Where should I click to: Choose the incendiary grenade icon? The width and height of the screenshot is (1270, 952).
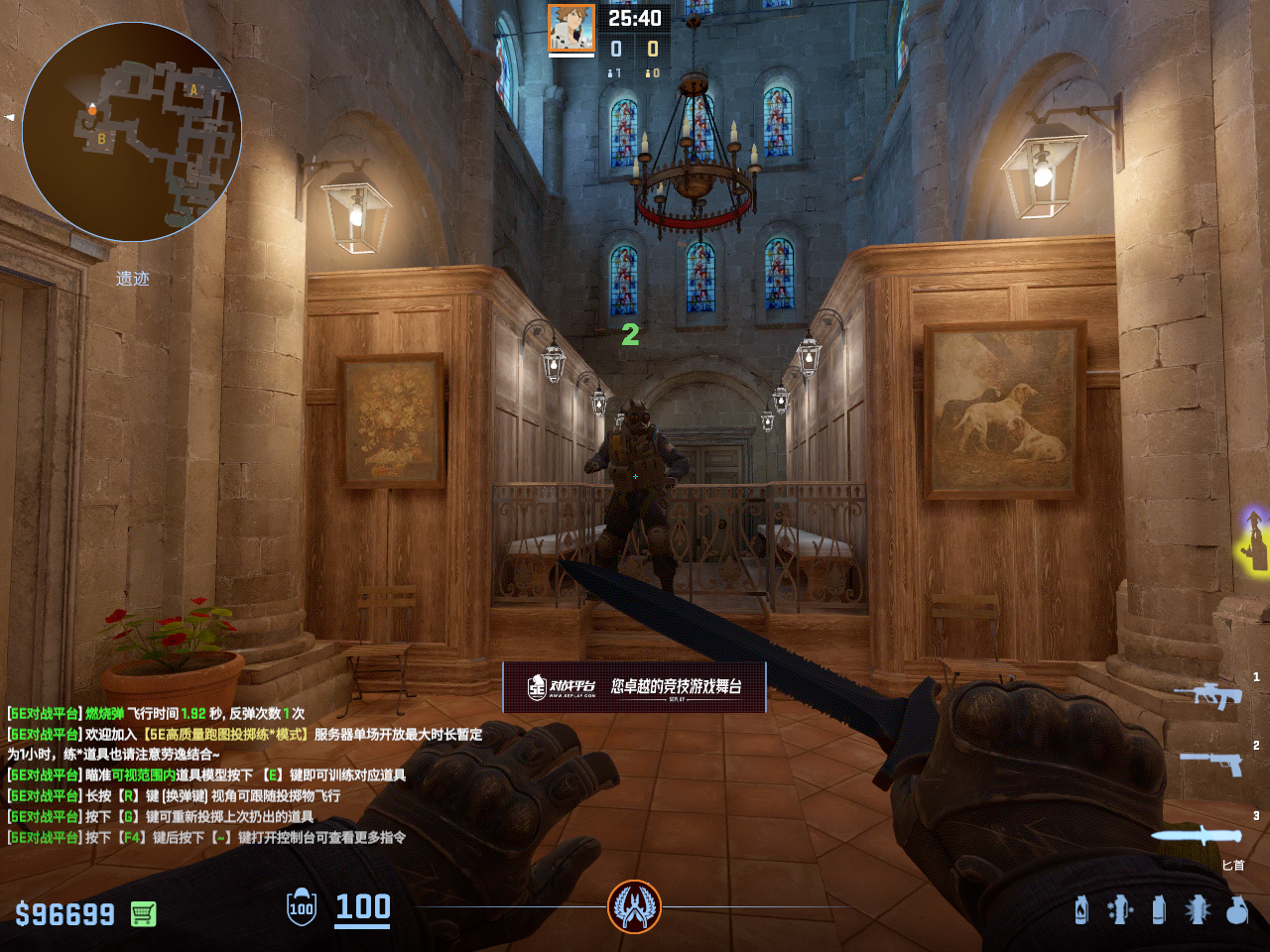(x=1081, y=909)
